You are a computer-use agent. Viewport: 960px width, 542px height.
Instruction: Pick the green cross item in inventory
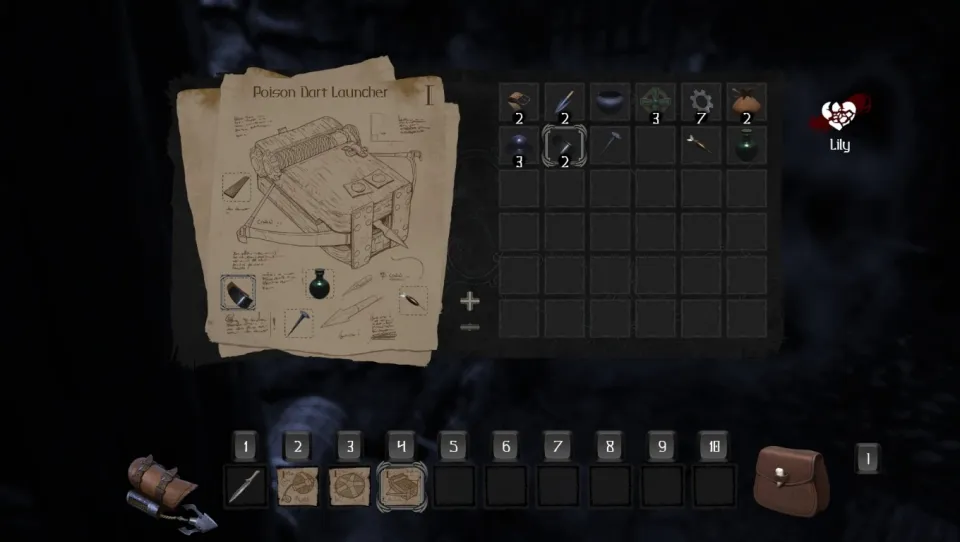[x=655, y=102]
